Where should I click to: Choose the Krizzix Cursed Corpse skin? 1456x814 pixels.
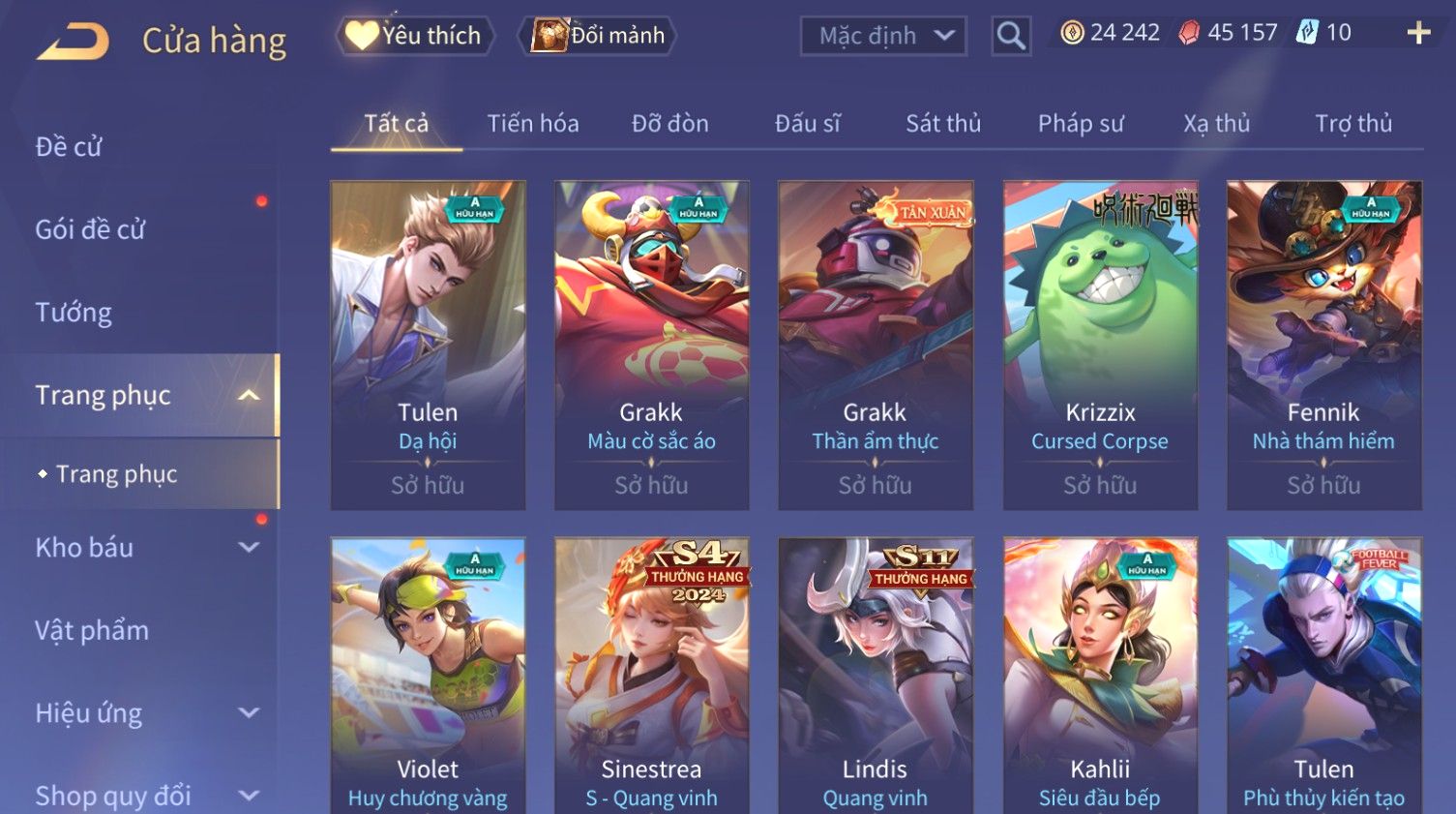click(1100, 345)
